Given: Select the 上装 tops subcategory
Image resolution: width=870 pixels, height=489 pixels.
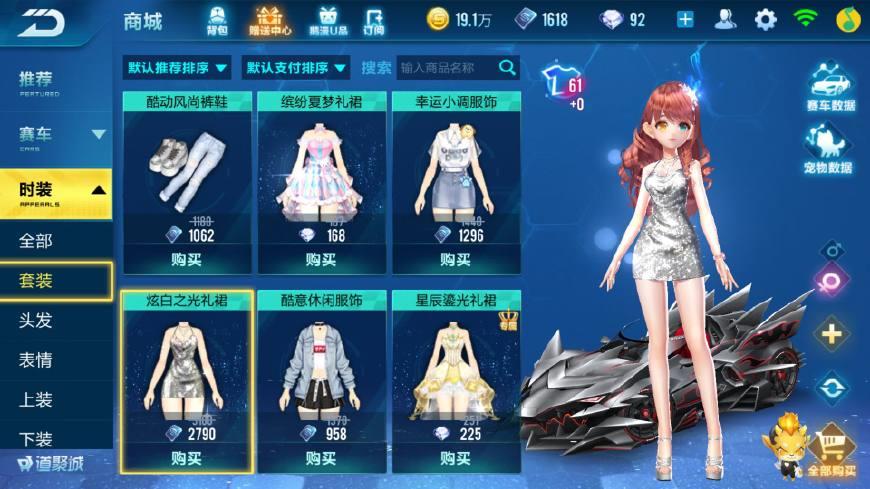Looking at the screenshot, I should 36,400.
